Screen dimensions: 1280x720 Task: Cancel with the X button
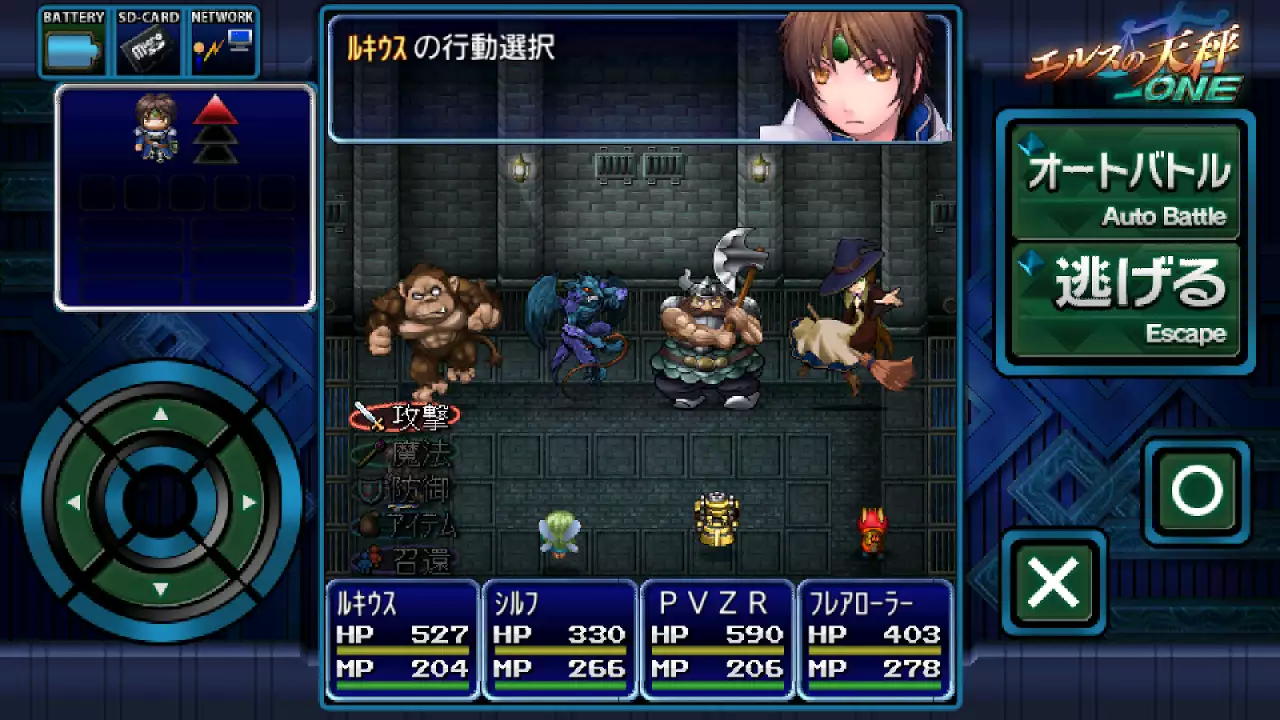tap(1054, 582)
